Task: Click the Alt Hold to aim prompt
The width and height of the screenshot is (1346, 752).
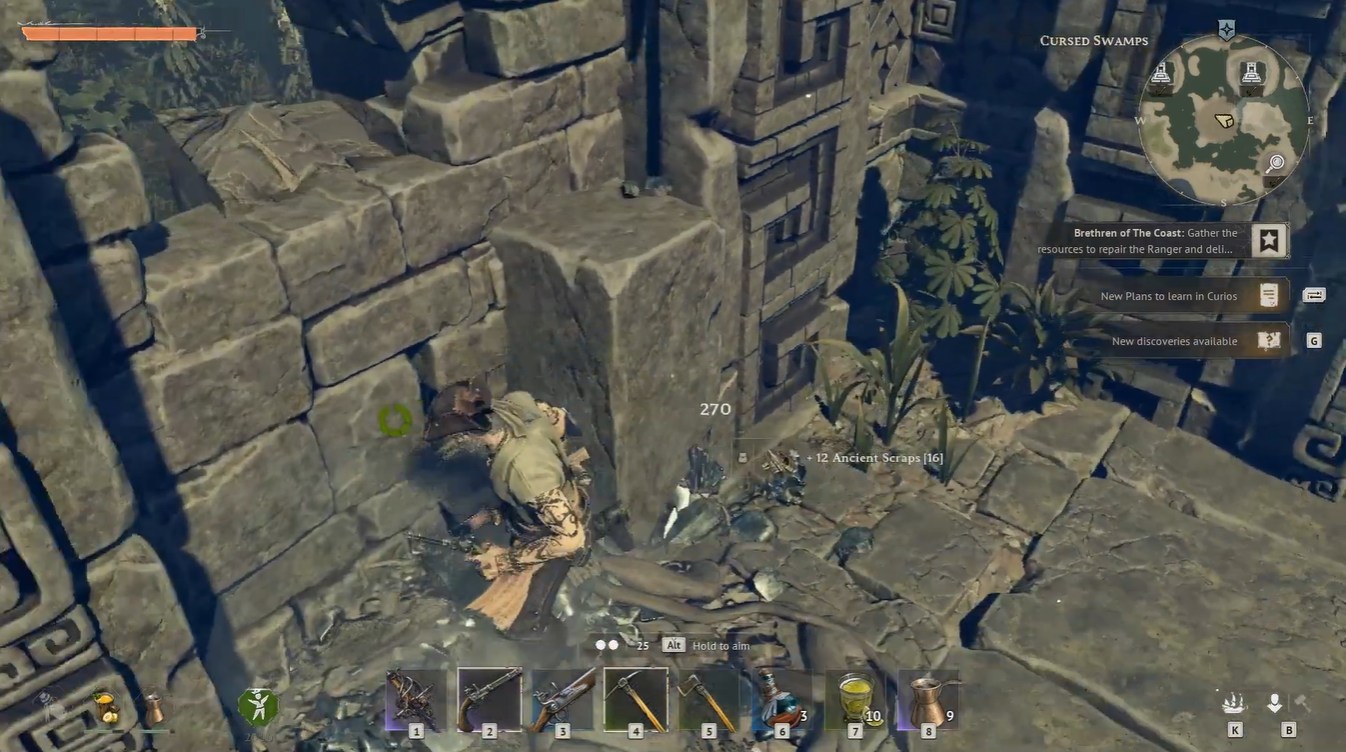Action: [706, 645]
